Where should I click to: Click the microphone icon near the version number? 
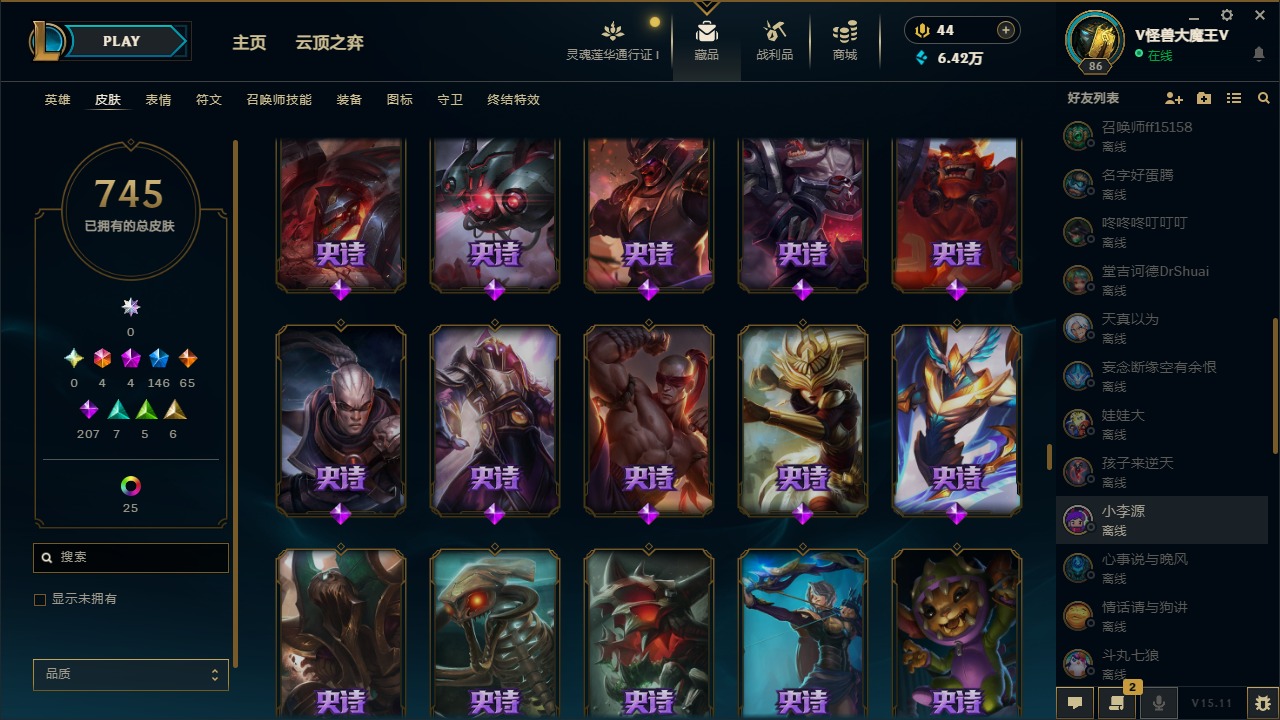pyautogui.click(x=1160, y=703)
